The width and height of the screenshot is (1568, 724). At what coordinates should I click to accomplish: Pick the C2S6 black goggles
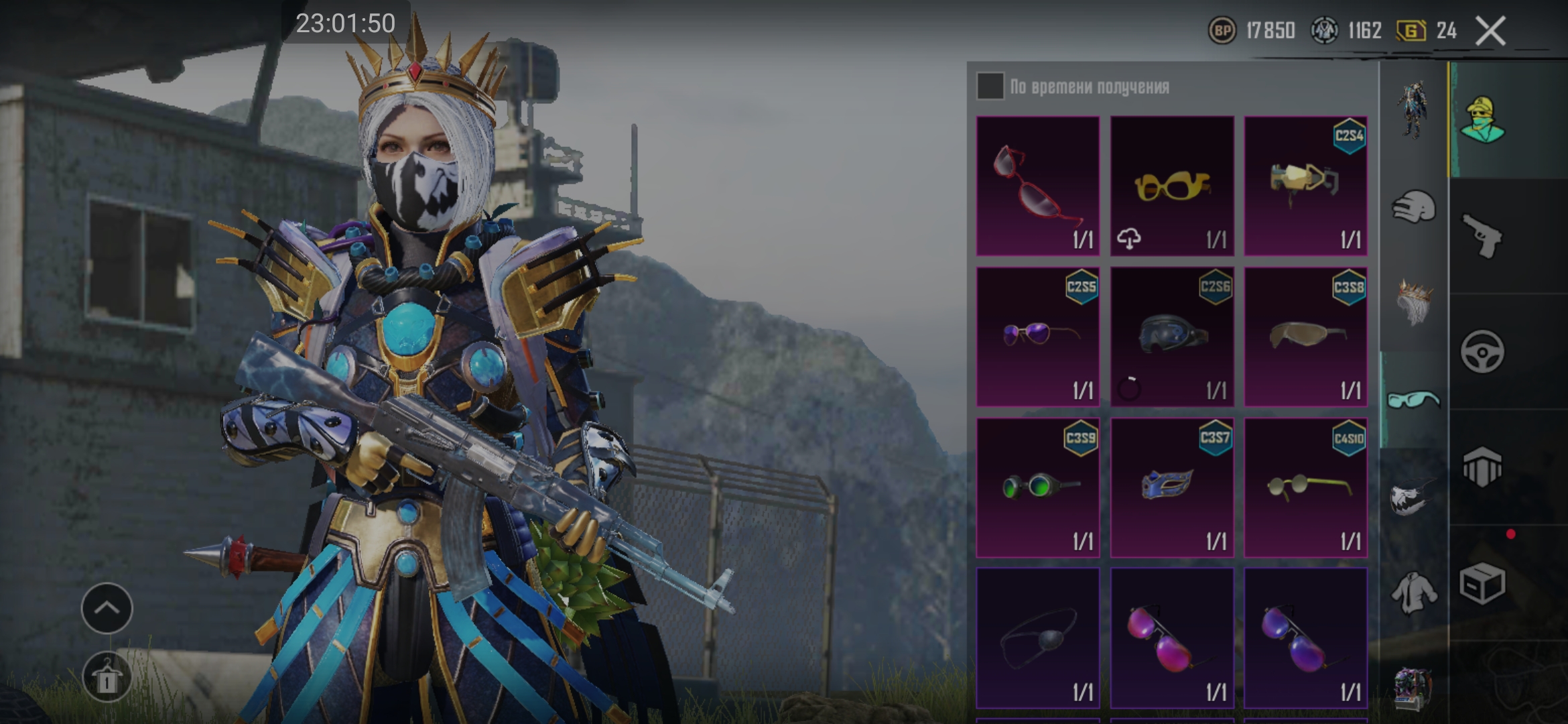click(1171, 337)
